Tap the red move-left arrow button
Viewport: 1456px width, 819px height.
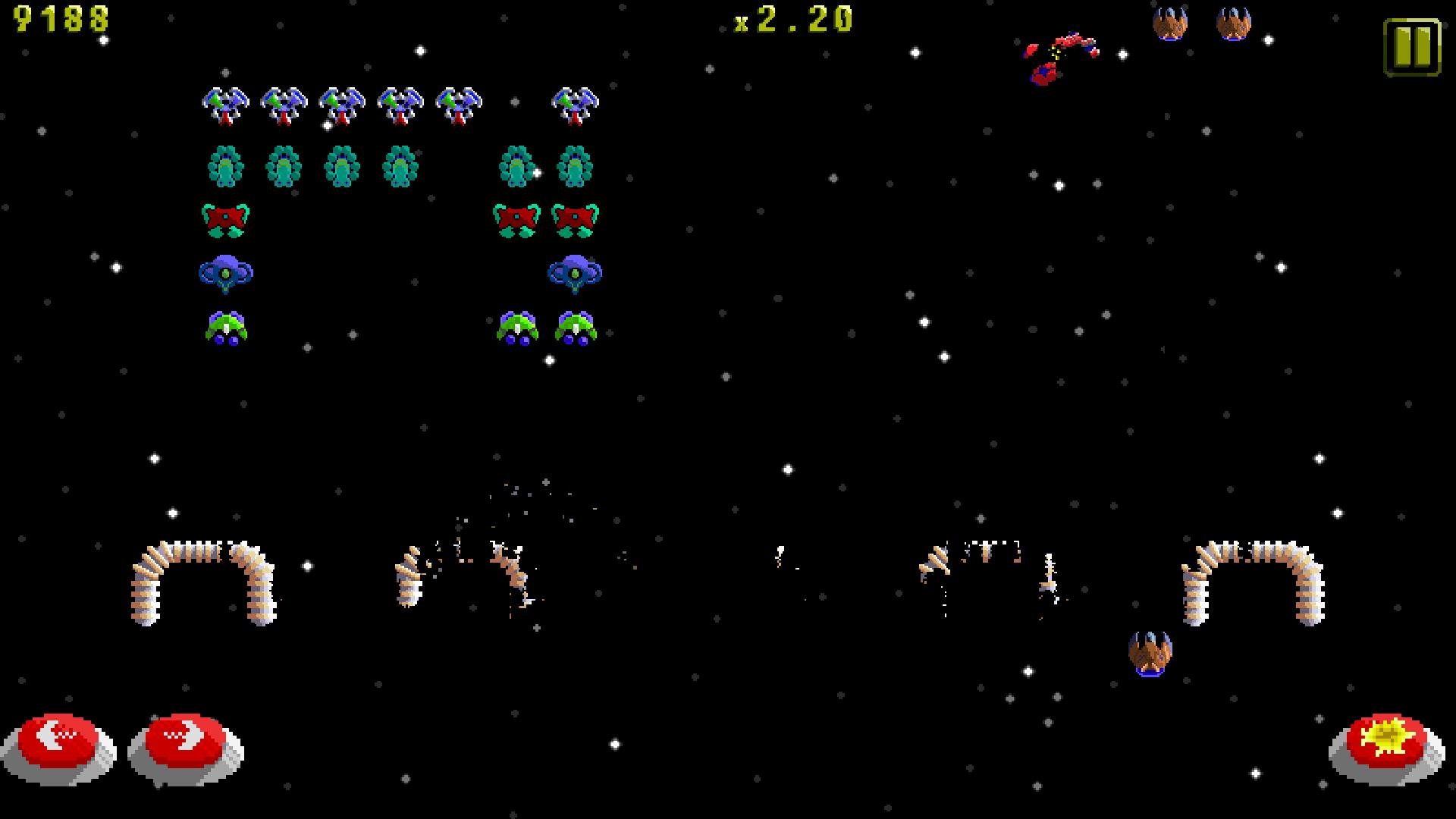pos(59,742)
